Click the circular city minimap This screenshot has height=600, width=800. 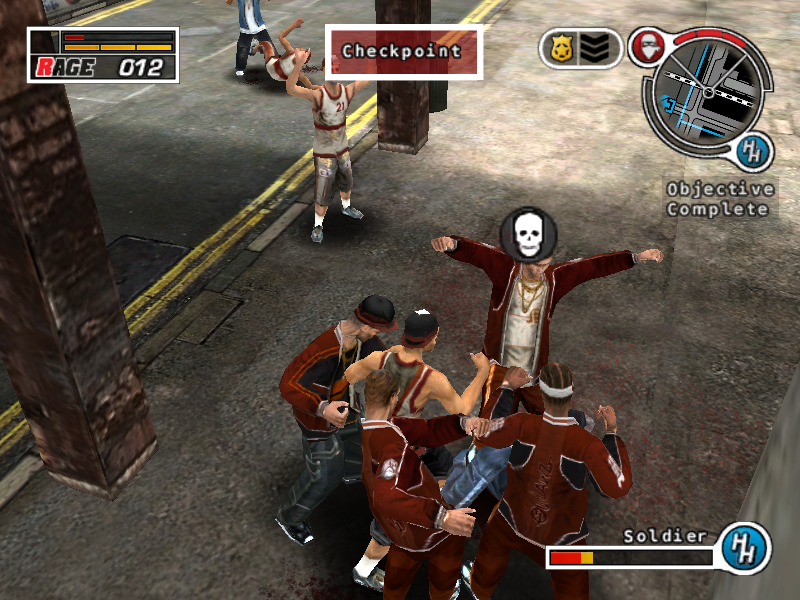coord(708,97)
